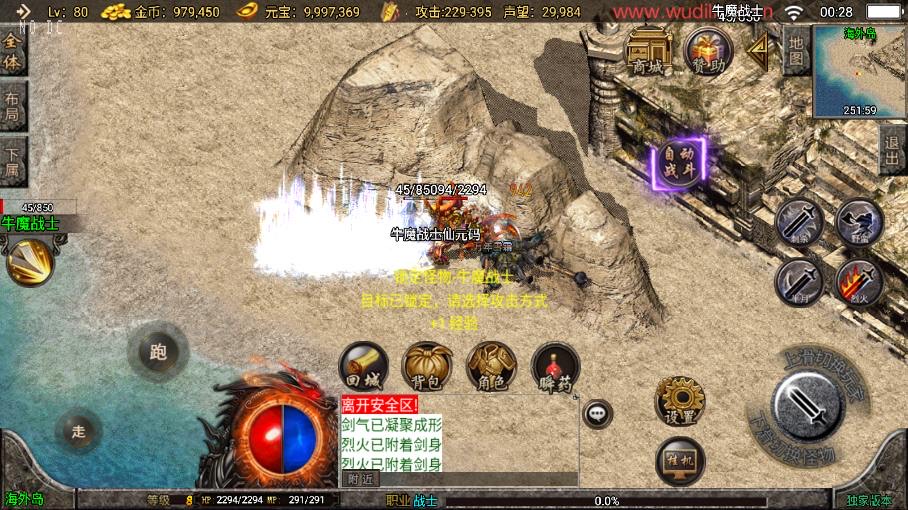Activate the 半月 half-moon sword skill

coord(798,280)
